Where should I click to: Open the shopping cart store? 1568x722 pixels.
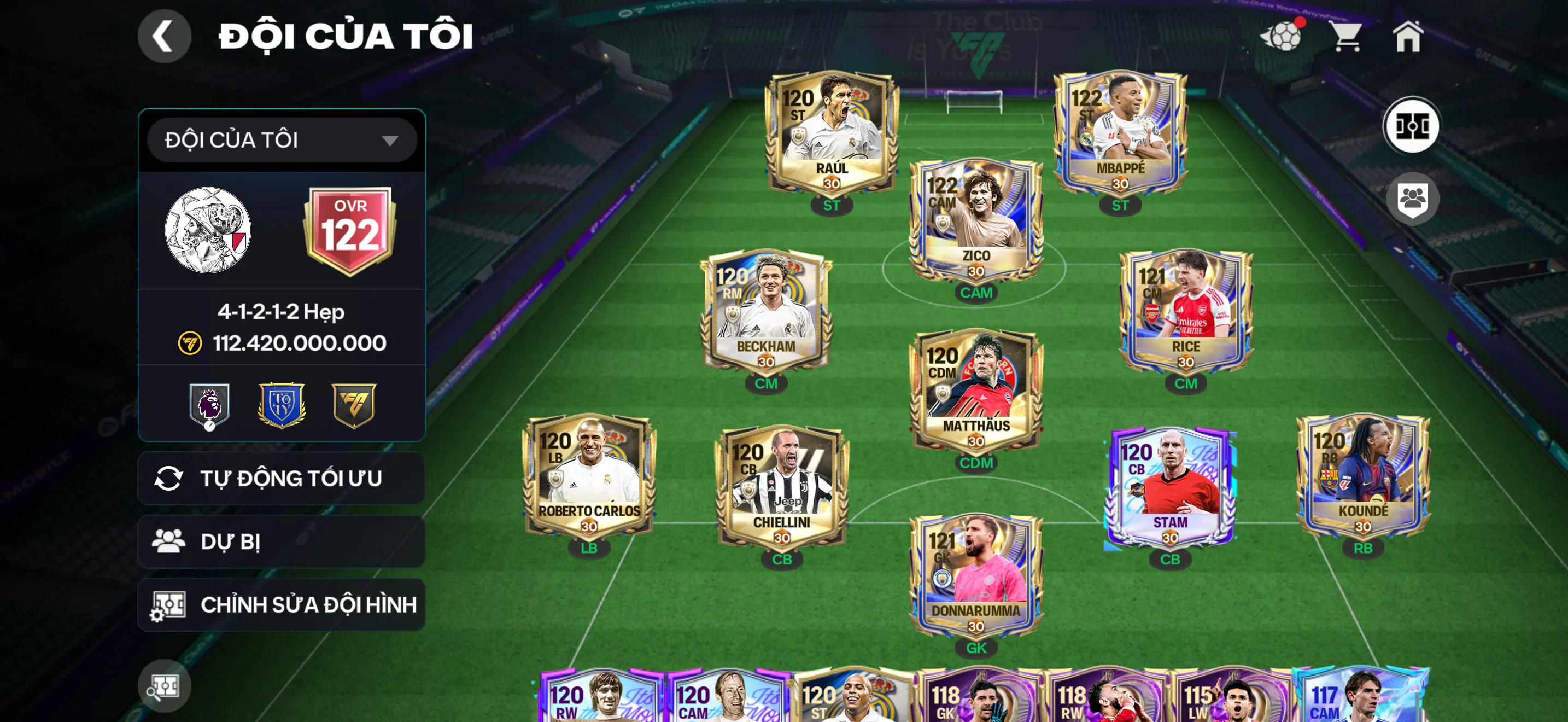(x=1347, y=37)
